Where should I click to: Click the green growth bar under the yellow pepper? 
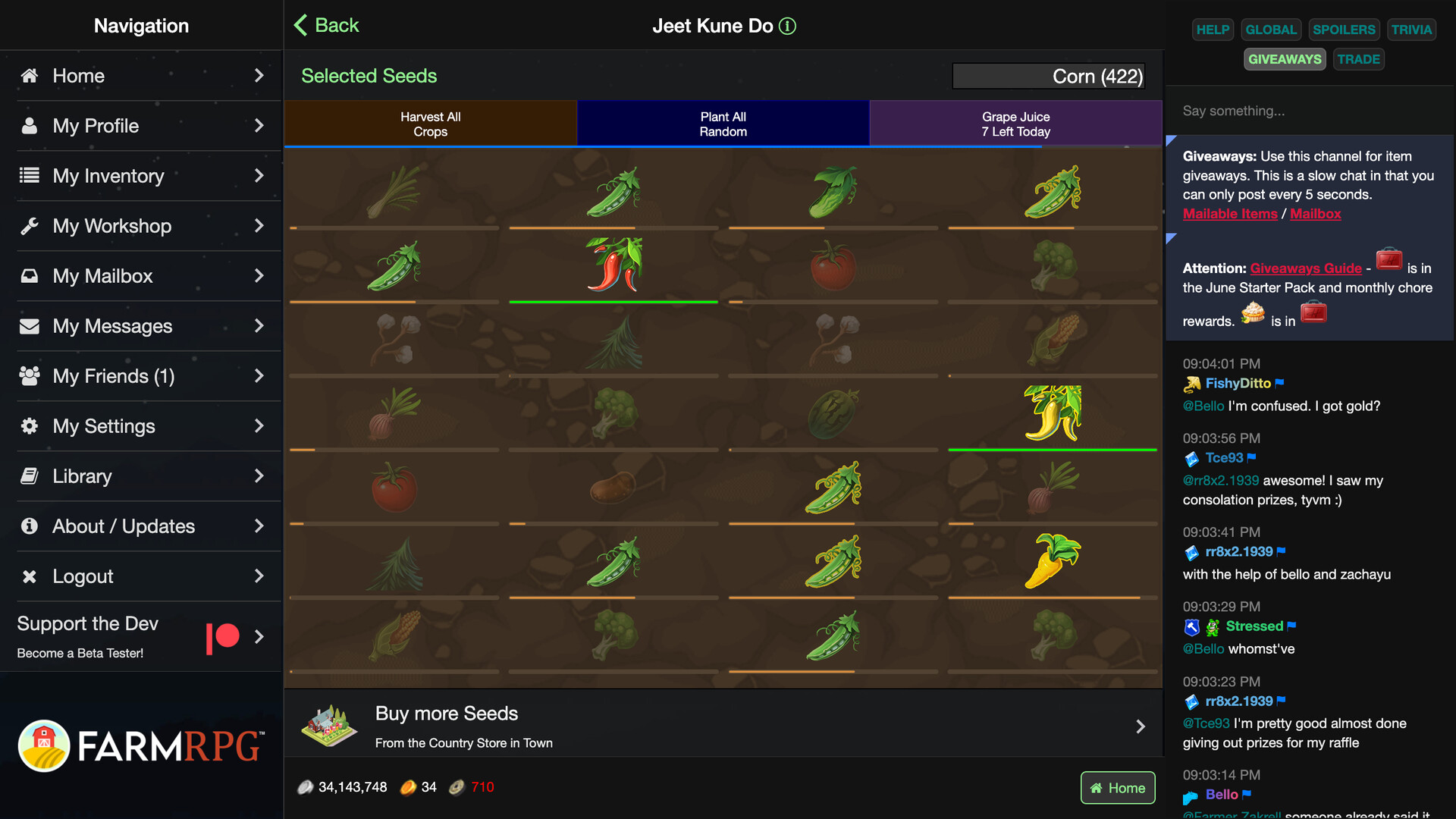point(1052,448)
